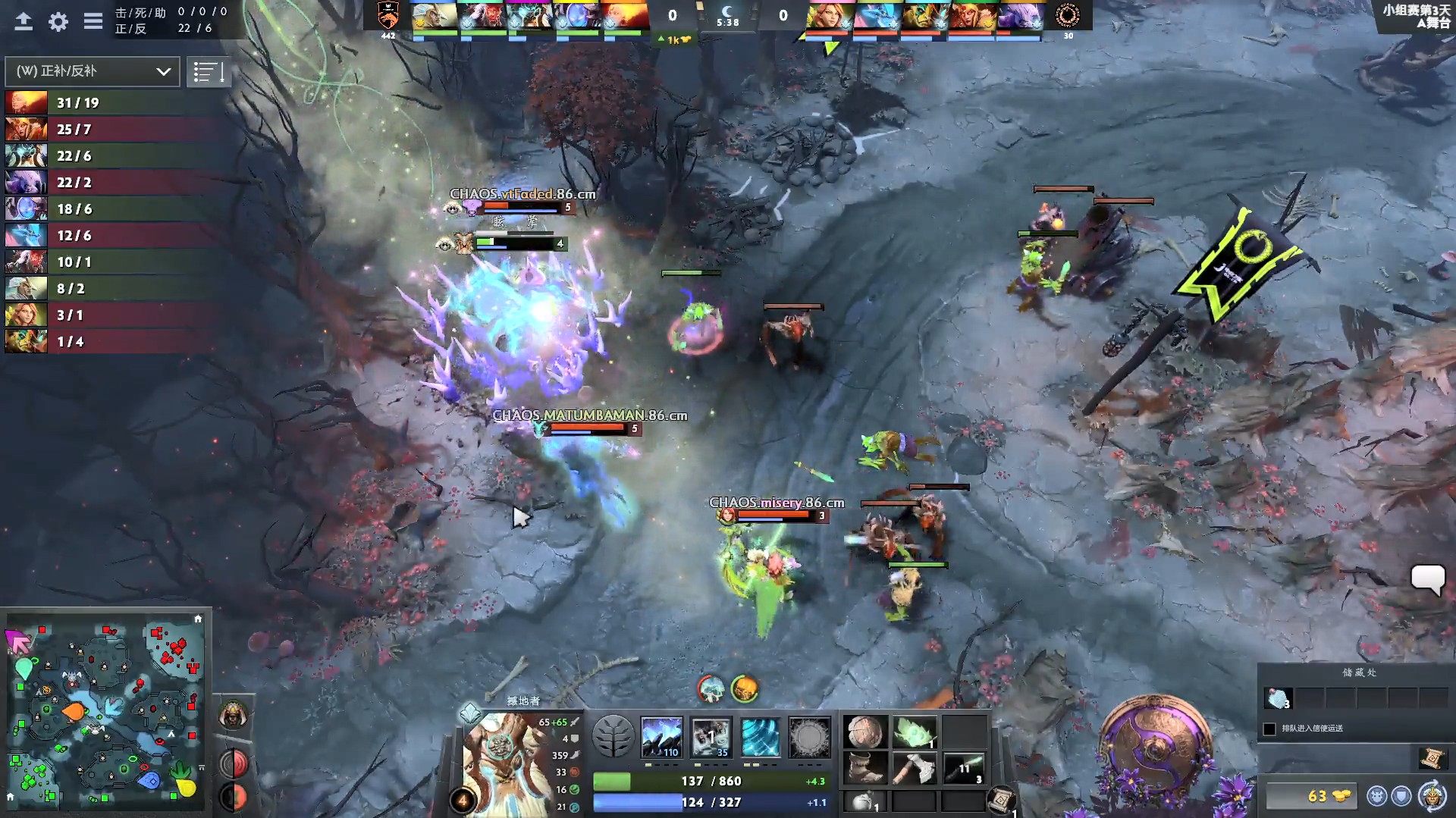Click Earthshaker's Aftershock passive tree icon
This screenshot has height=818, width=1456.
(x=761, y=737)
